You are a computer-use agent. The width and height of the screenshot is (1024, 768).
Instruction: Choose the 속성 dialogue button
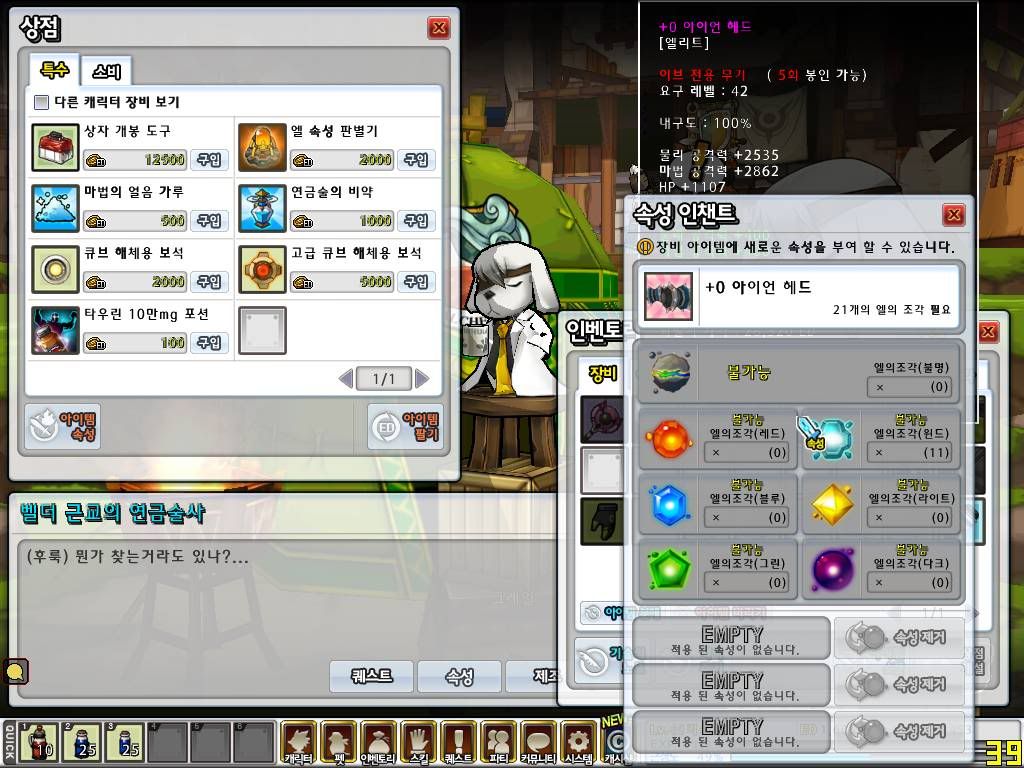[x=459, y=677]
